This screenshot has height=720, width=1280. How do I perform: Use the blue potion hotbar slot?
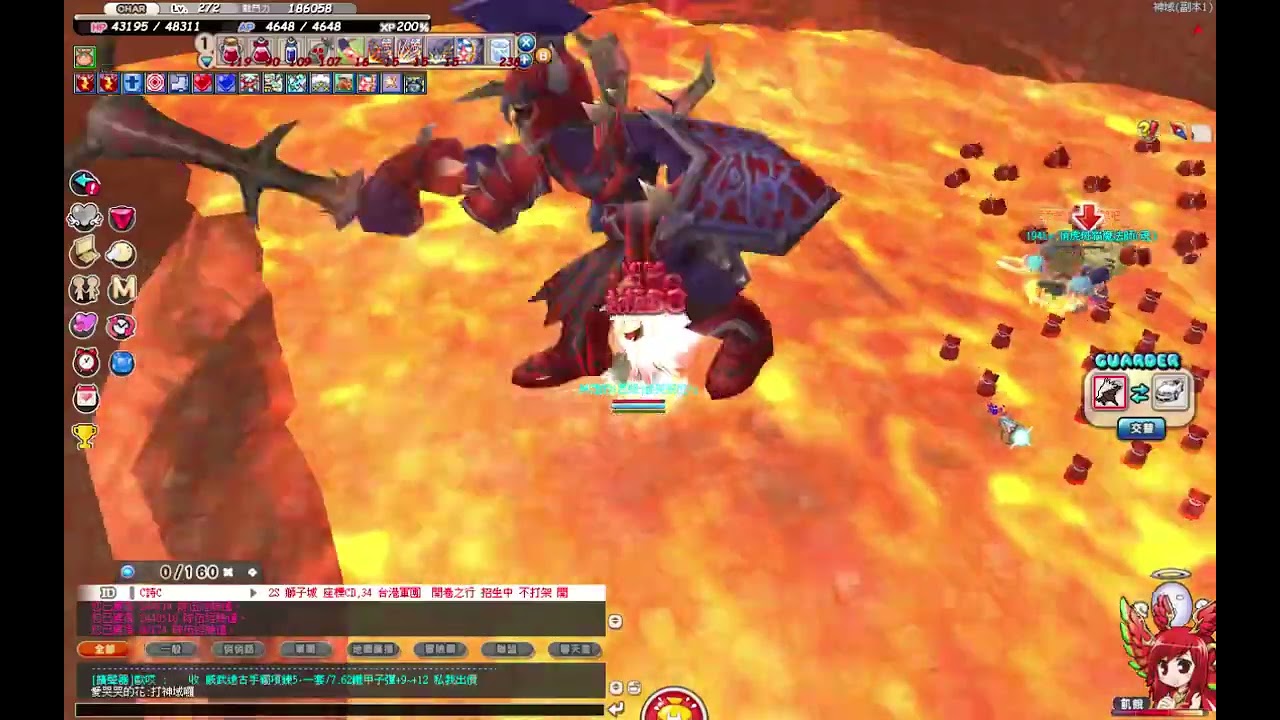coord(291,49)
